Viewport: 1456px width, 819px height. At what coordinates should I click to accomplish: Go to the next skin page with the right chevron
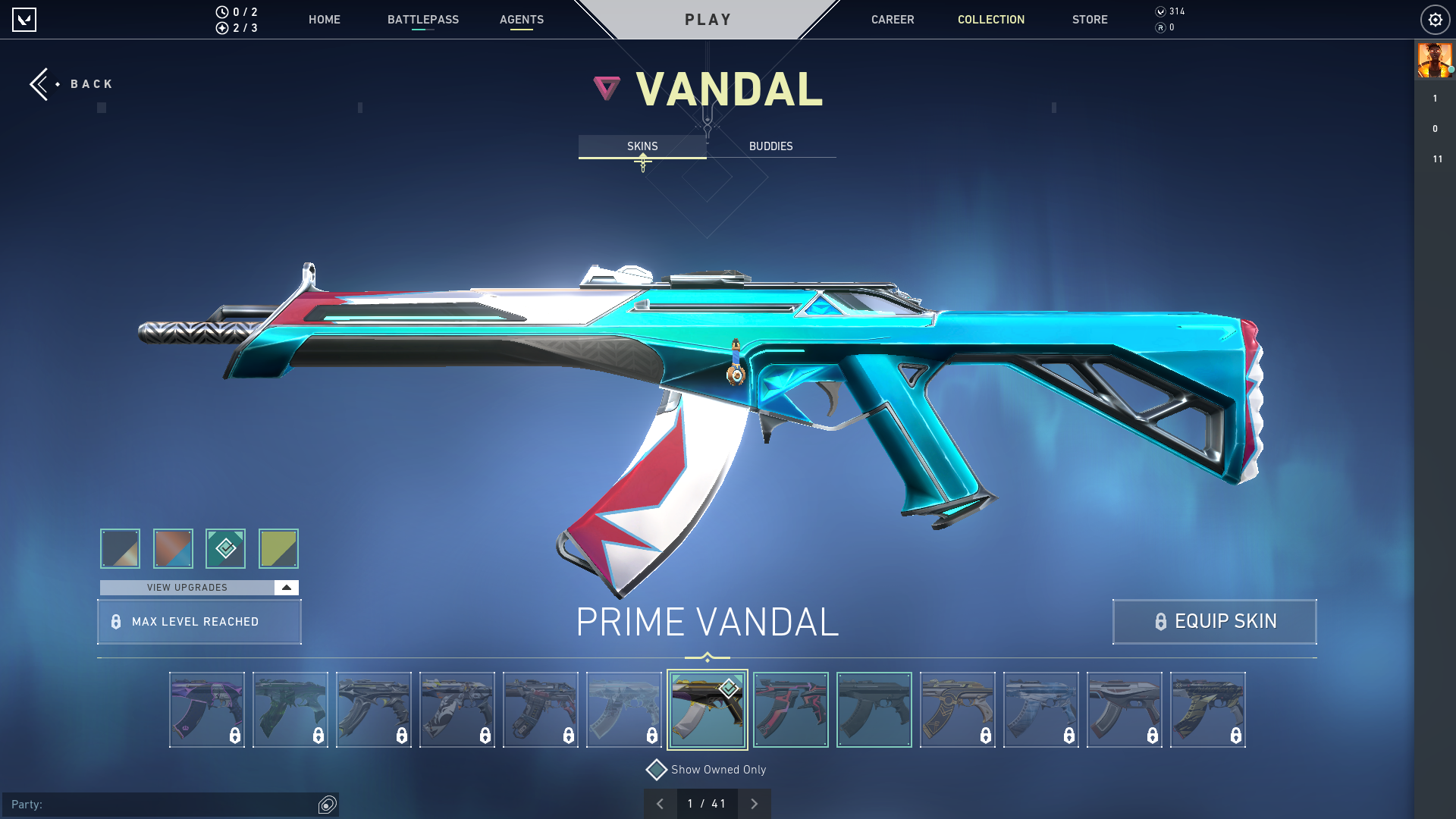coord(755,803)
